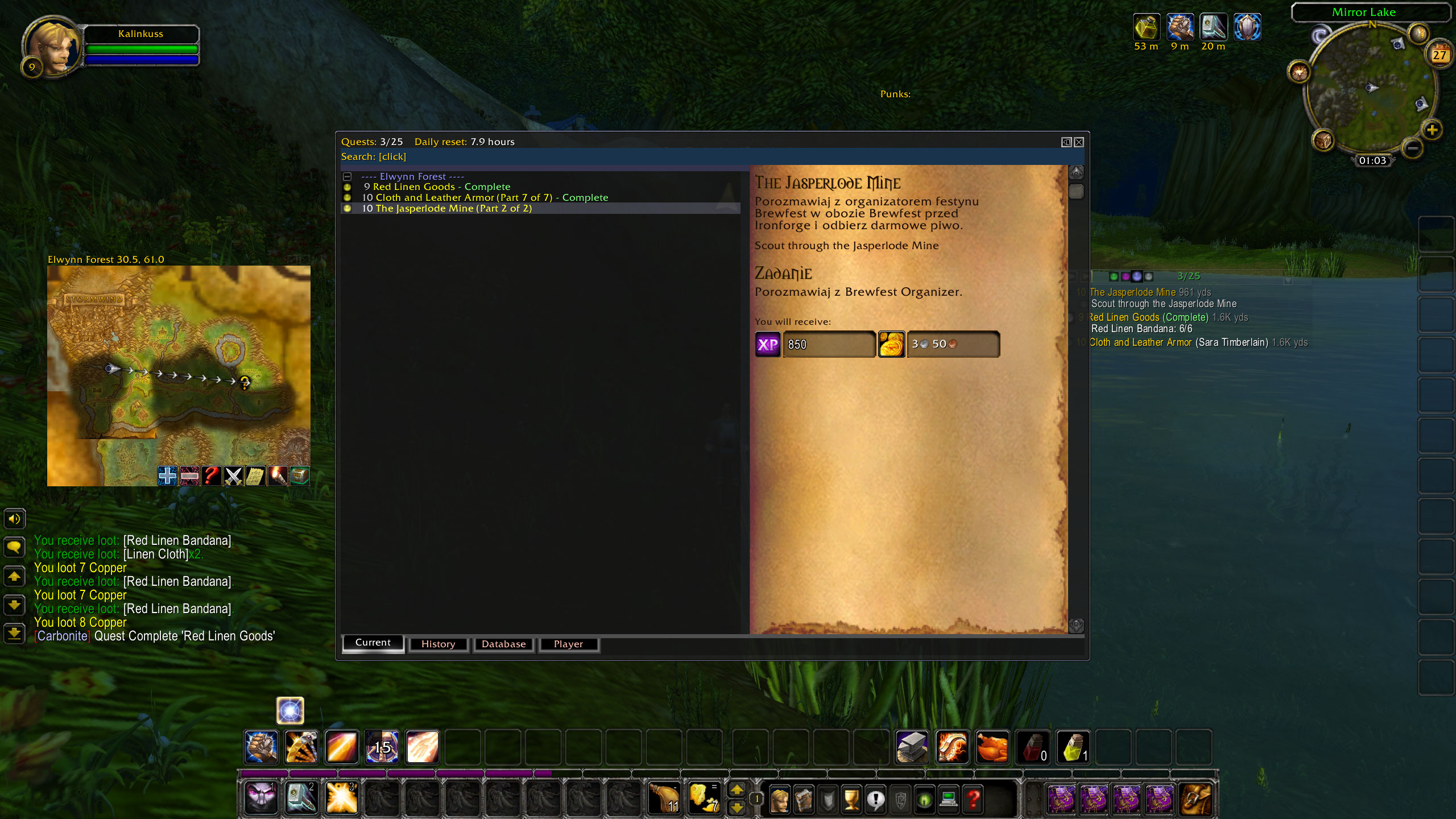Collapse the Elwynn Forest quest group
This screenshot has width=1456, height=819.
pos(347,176)
